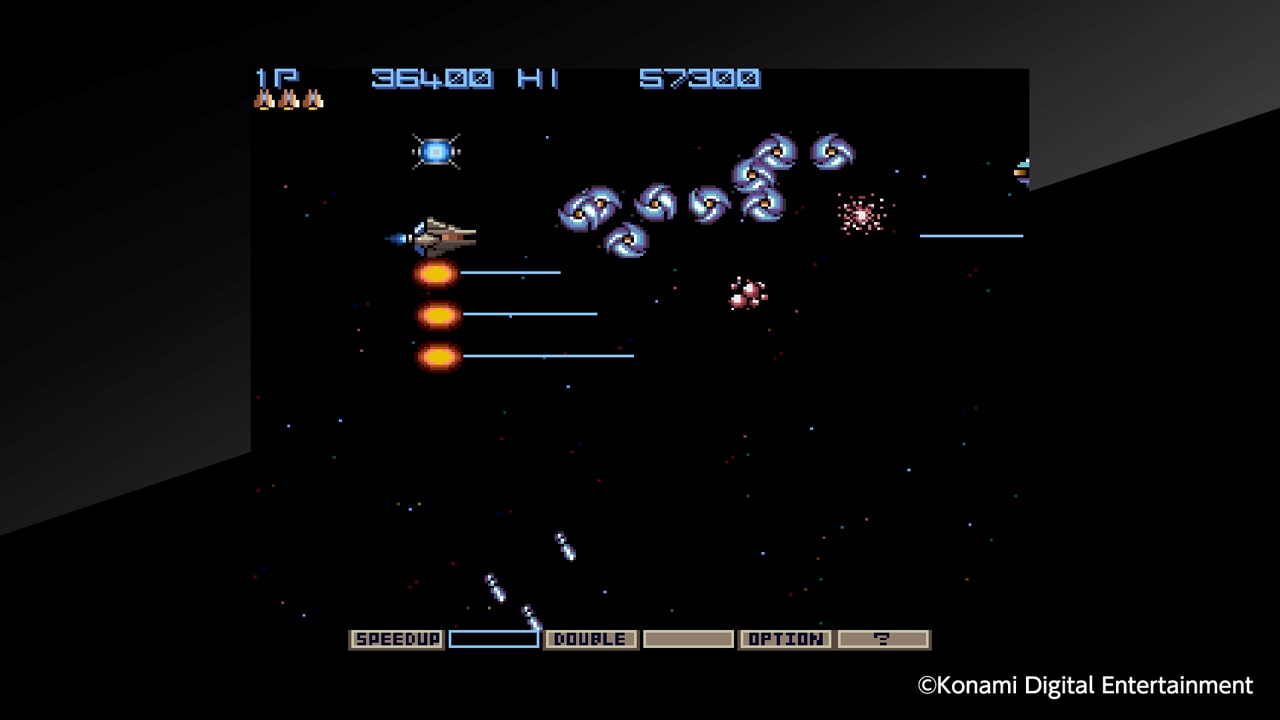The image size is (1280, 720).
Task: Click the empty laser slot after DOUBLE
Action: [x=688, y=639]
